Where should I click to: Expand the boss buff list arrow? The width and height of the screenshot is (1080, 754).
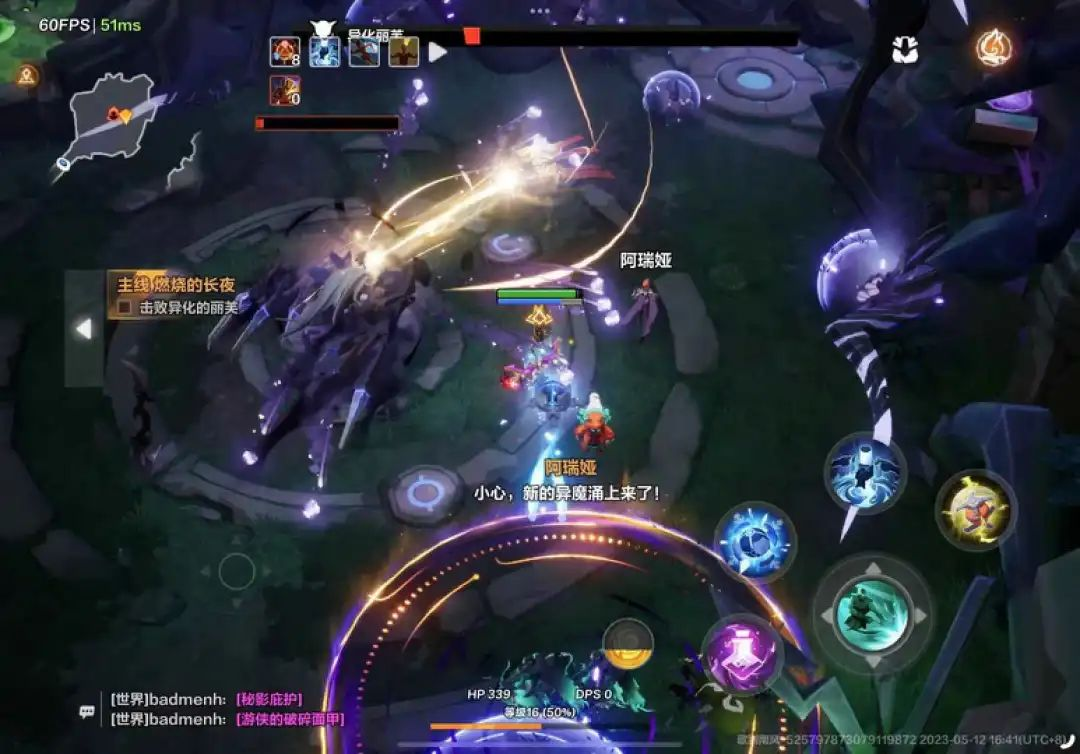coord(438,51)
